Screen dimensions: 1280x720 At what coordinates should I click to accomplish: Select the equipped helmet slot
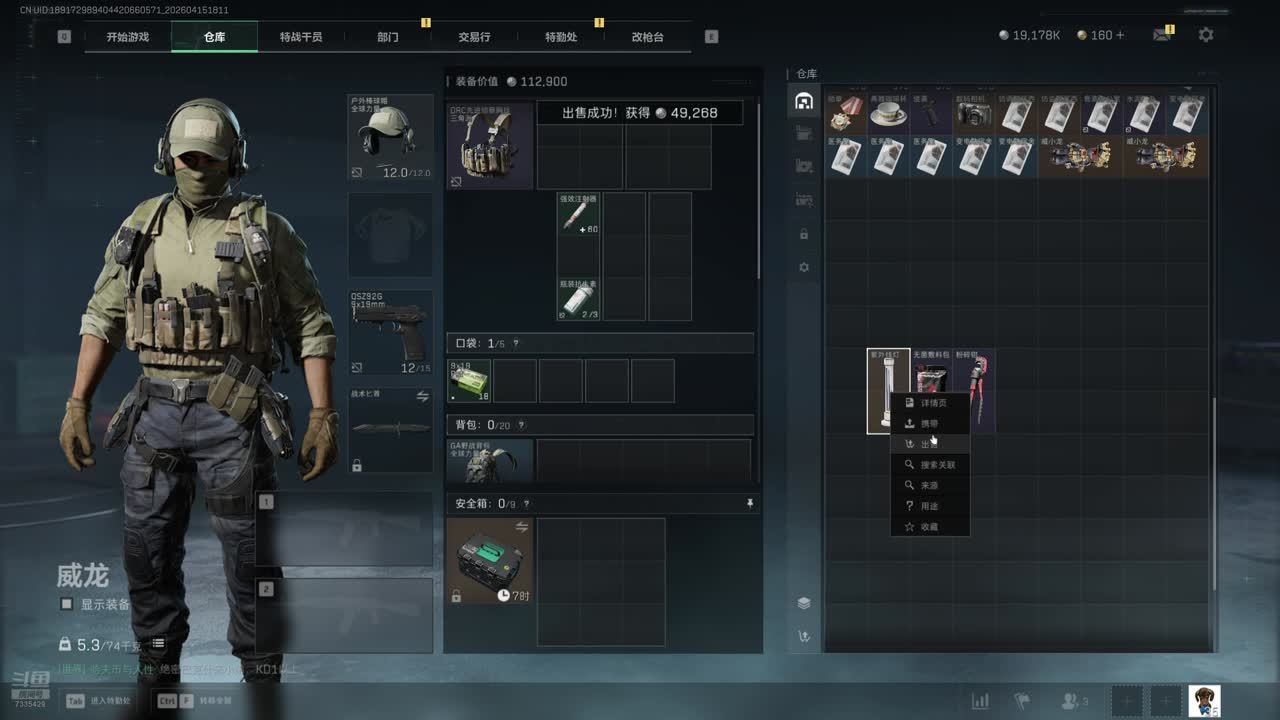pyautogui.click(x=390, y=137)
